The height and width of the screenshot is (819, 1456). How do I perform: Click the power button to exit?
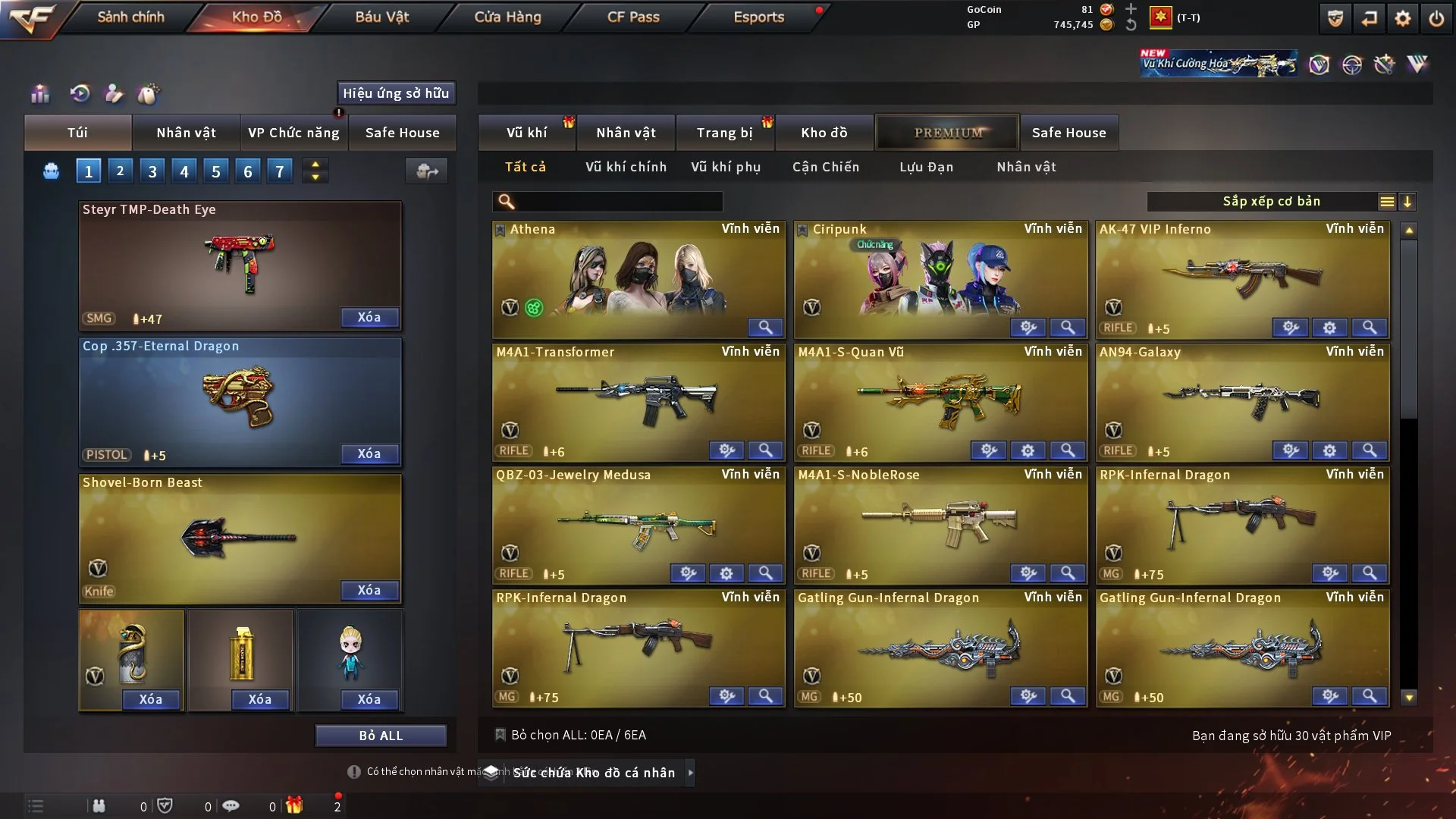tap(1436, 18)
